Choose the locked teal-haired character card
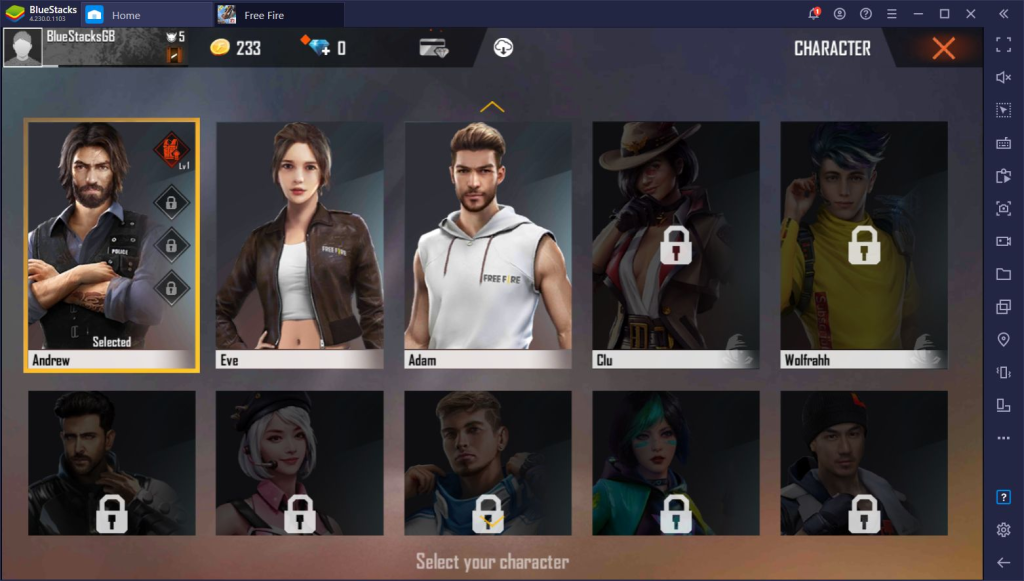This screenshot has height=581, width=1024. (x=675, y=462)
